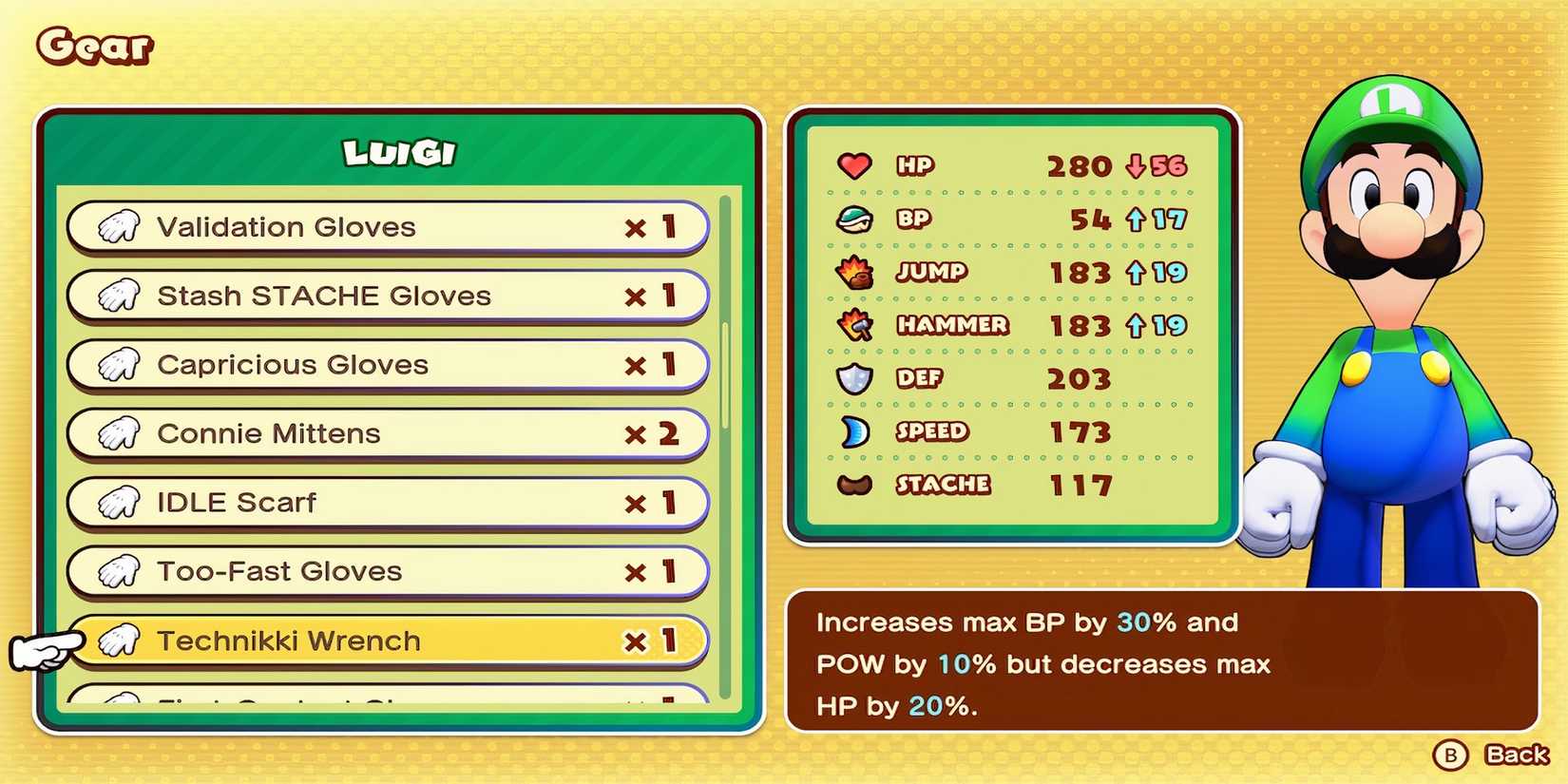Select the green shell BP icon
Screen dimensions: 1568x784
[854, 219]
